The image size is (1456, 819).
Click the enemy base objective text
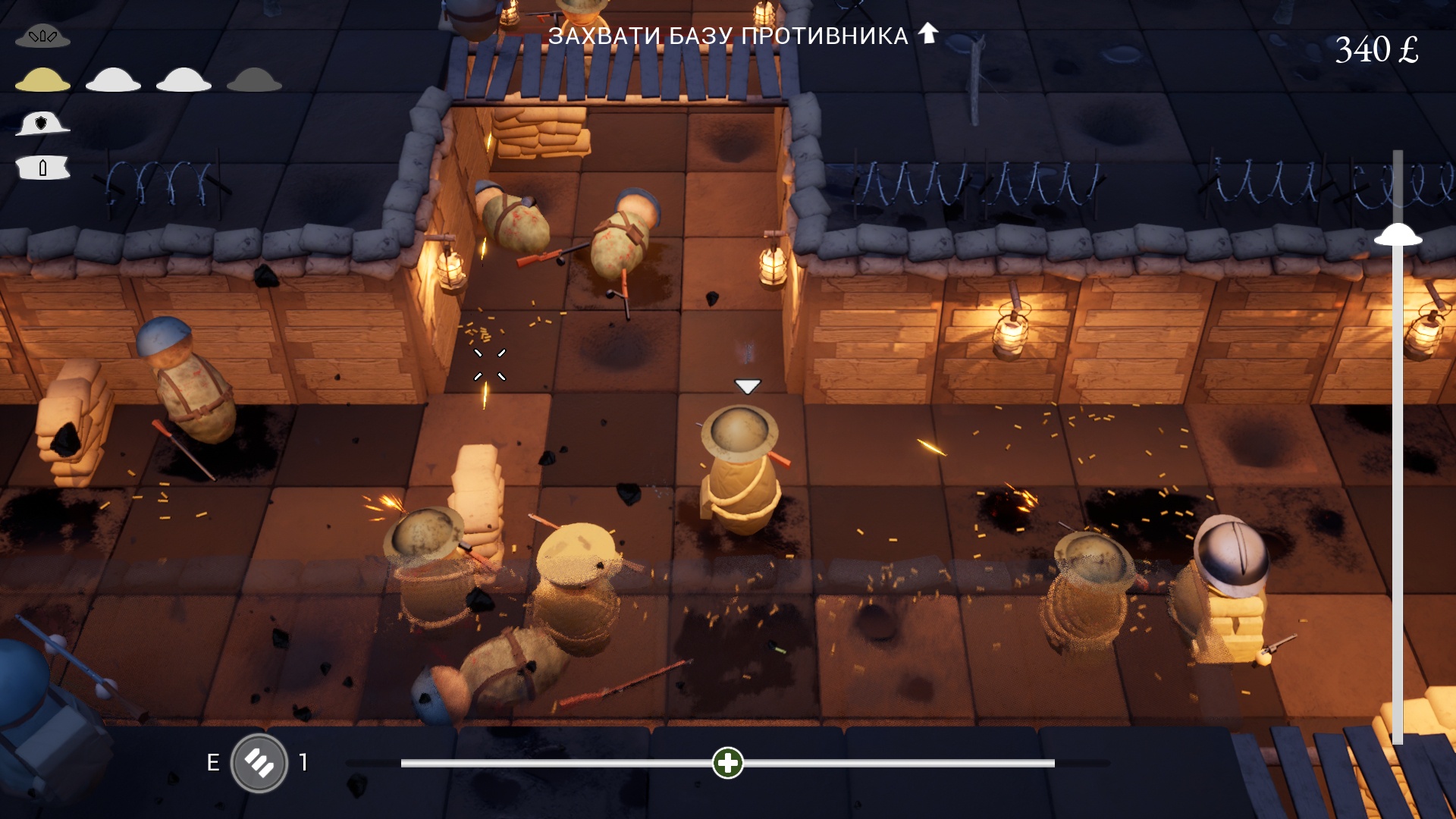coord(728,36)
